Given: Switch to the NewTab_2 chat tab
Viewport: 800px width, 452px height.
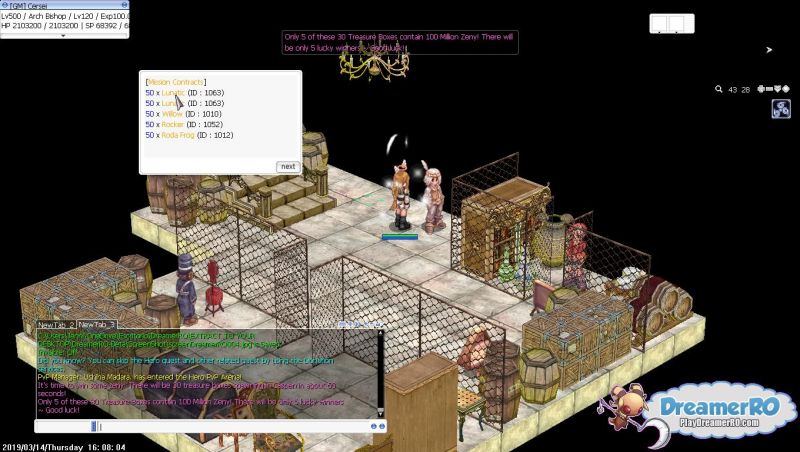Looking at the screenshot, I should (x=57, y=325).
